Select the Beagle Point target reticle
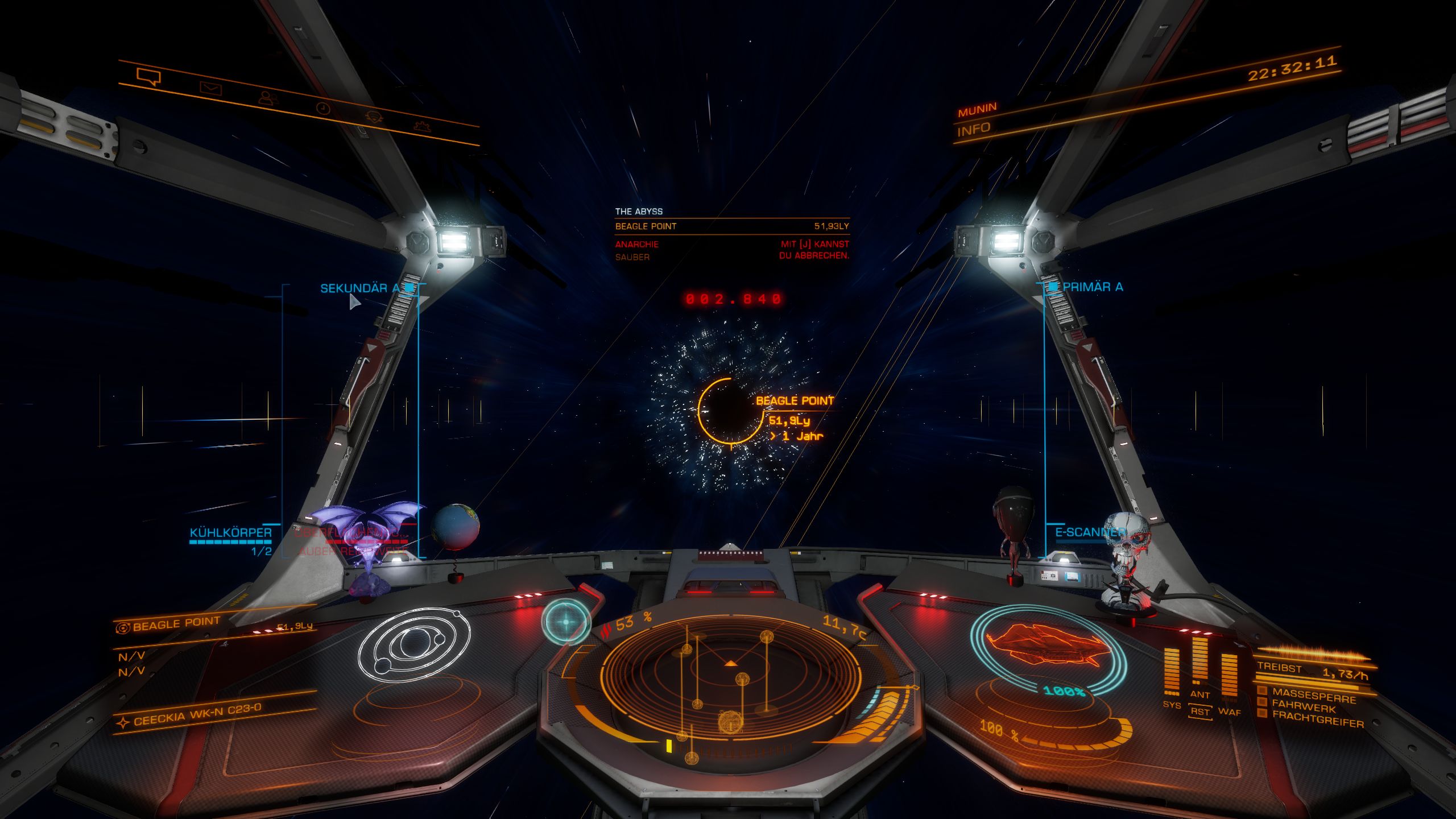1456x819 pixels. tap(730, 409)
